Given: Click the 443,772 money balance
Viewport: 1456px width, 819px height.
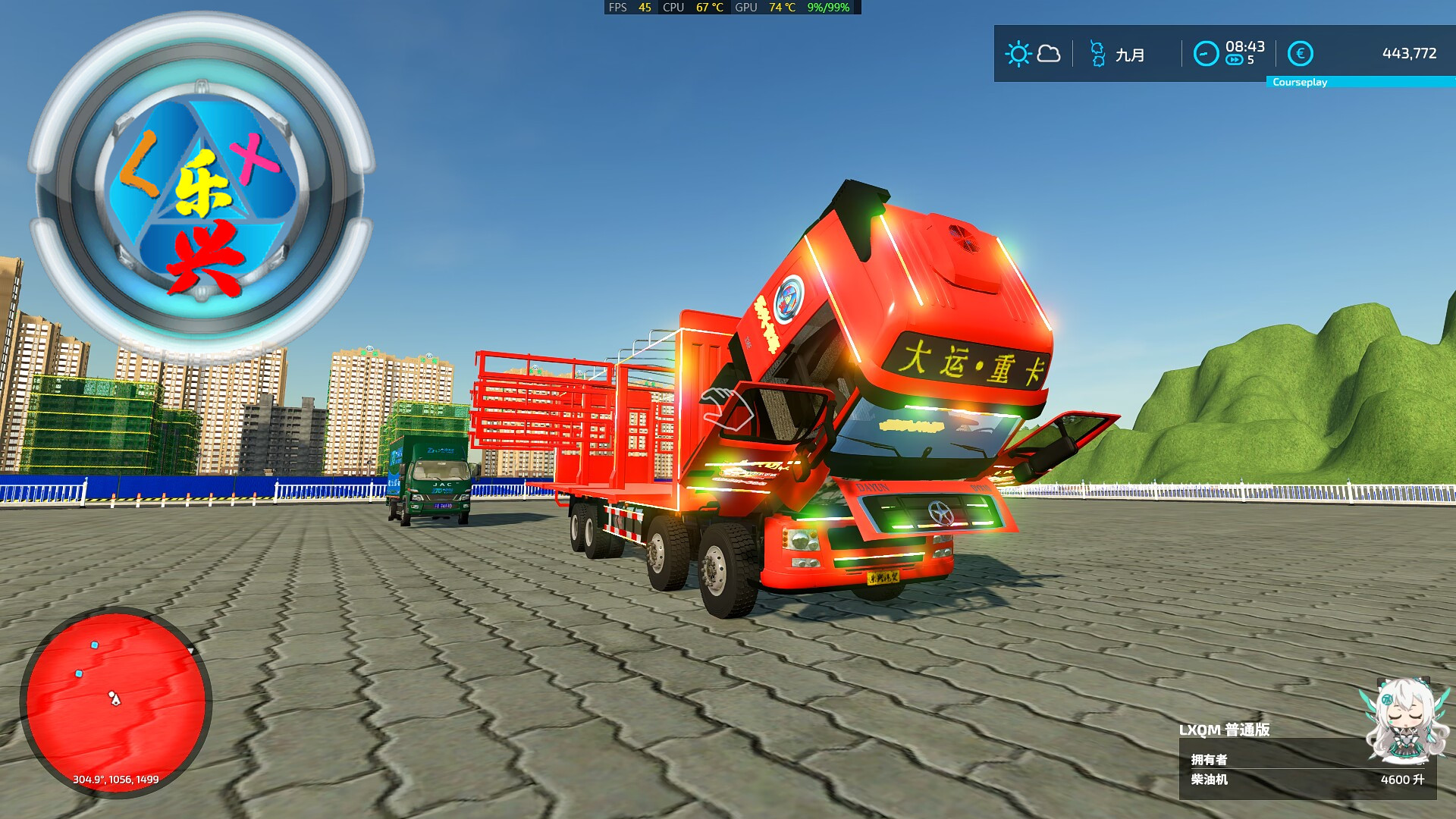Looking at the screenshot, I should (x=1409, y=53).
